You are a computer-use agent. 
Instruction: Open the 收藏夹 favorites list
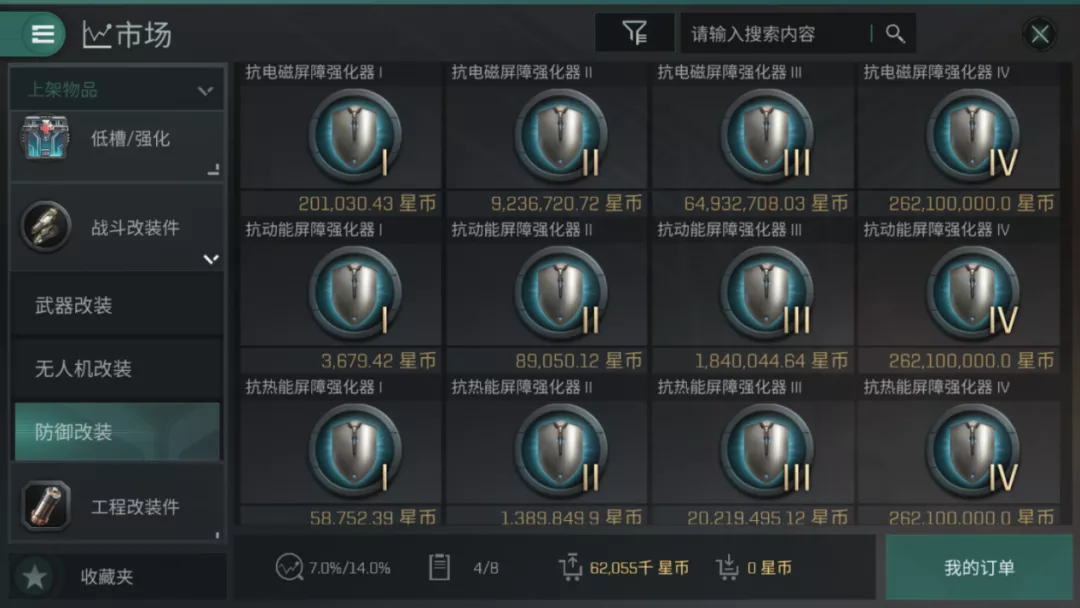[x=117, y=577]
